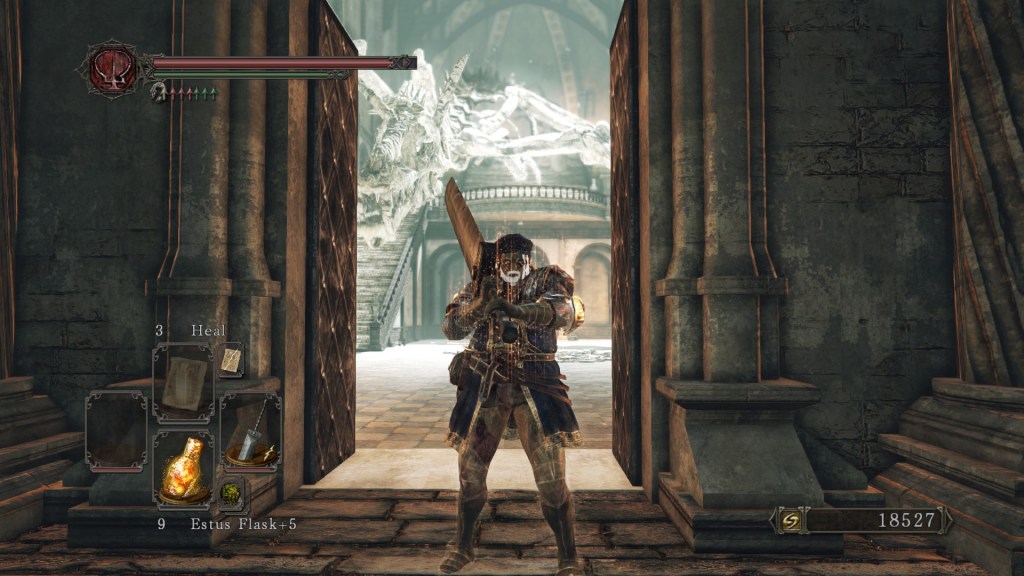Screen dimensions: 1024x576
Task: Choose the greatsword right-hand weapon slot
Action: pos(249,430)
